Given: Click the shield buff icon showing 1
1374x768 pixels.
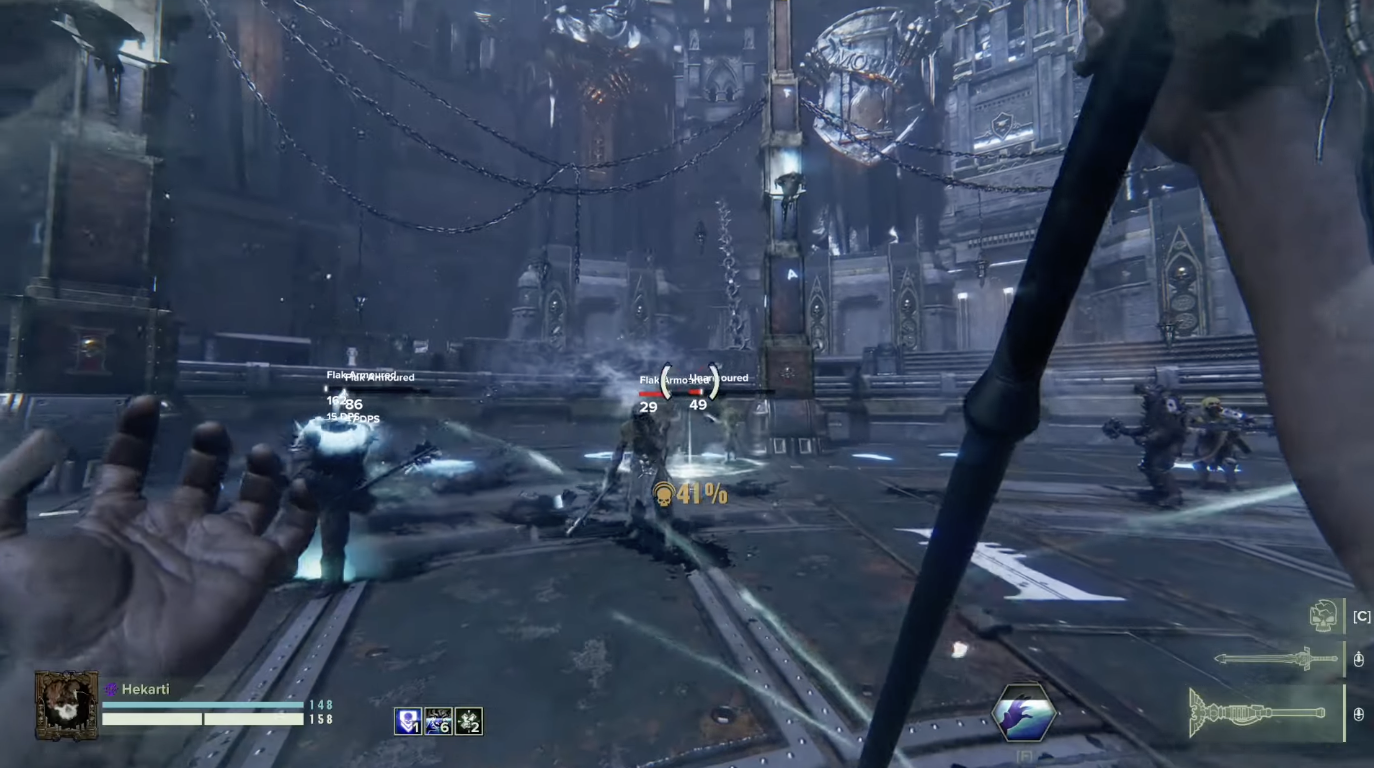Looking at the screenshot, I should point(410,719).
